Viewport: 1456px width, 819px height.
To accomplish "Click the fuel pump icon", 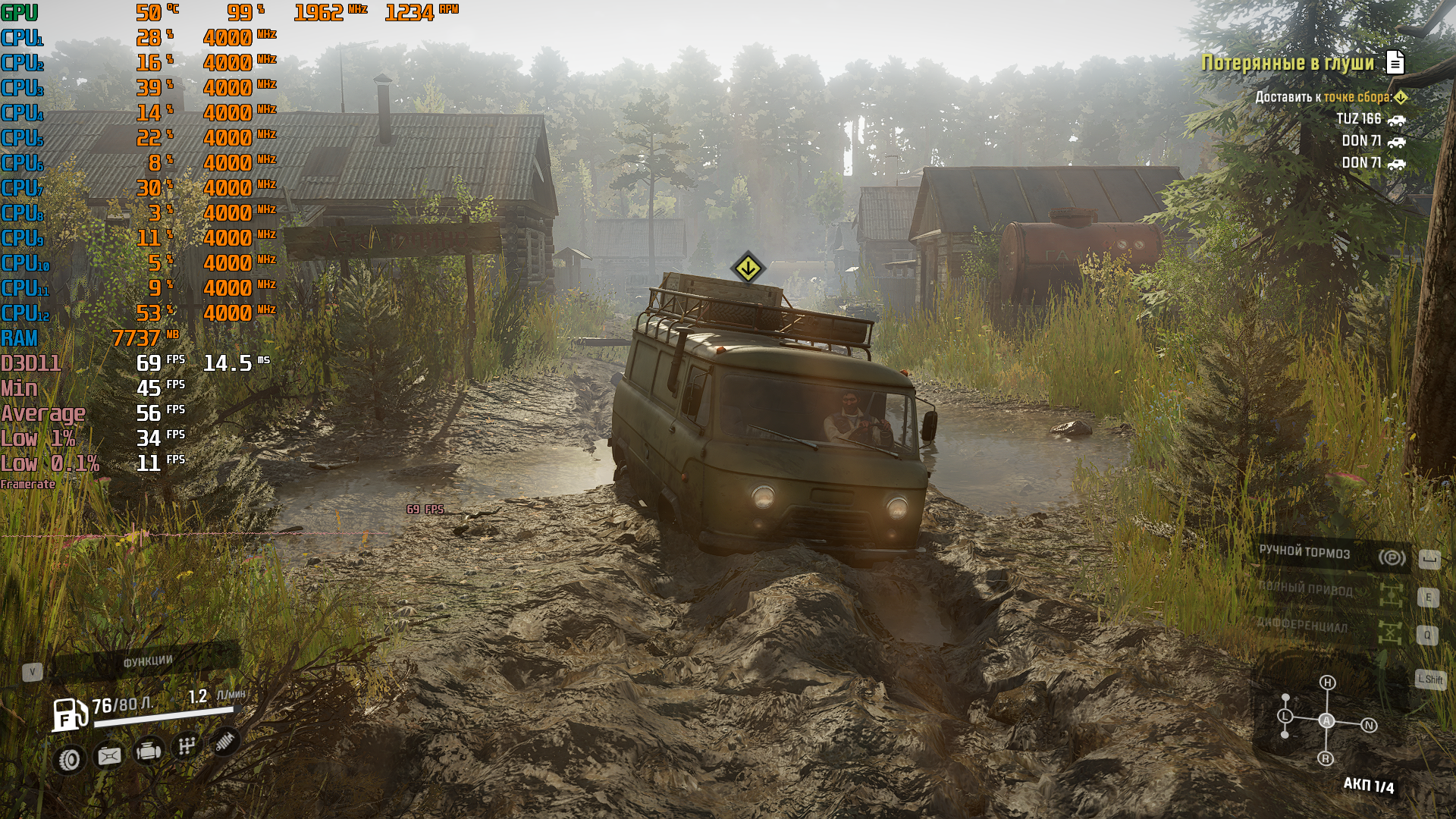I will coord(68,715).
